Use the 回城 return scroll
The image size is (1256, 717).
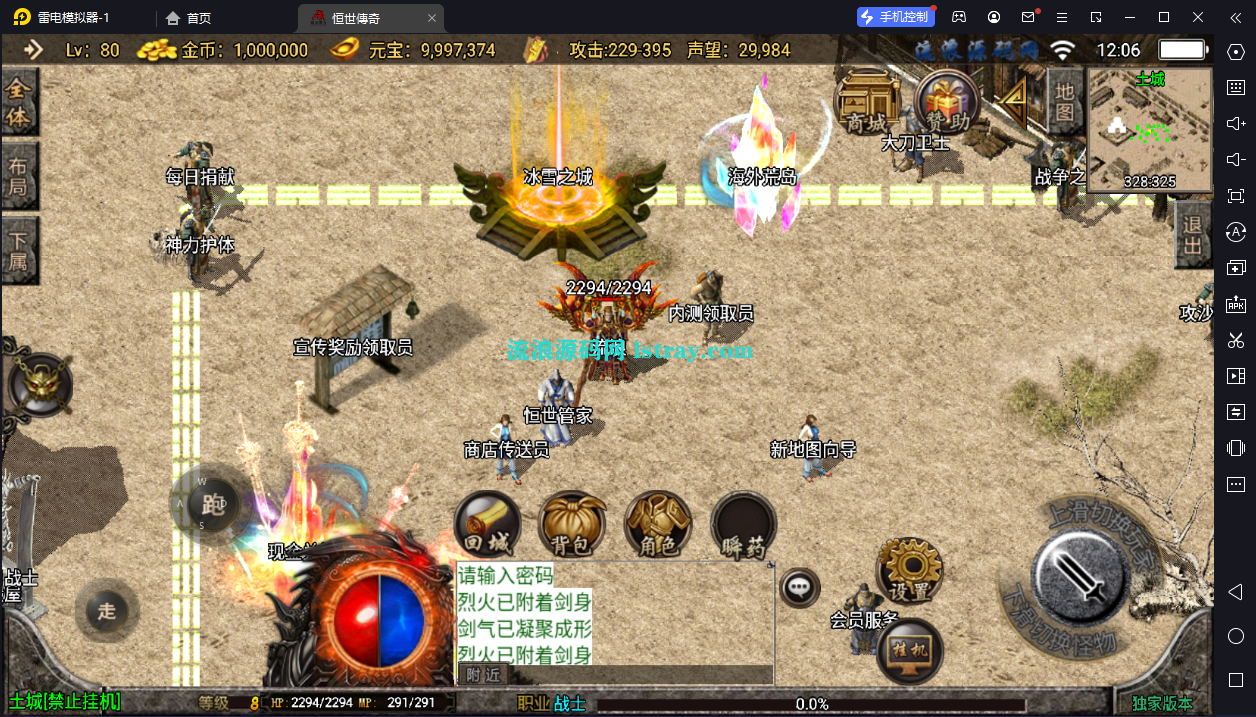[x=488, y=525]
